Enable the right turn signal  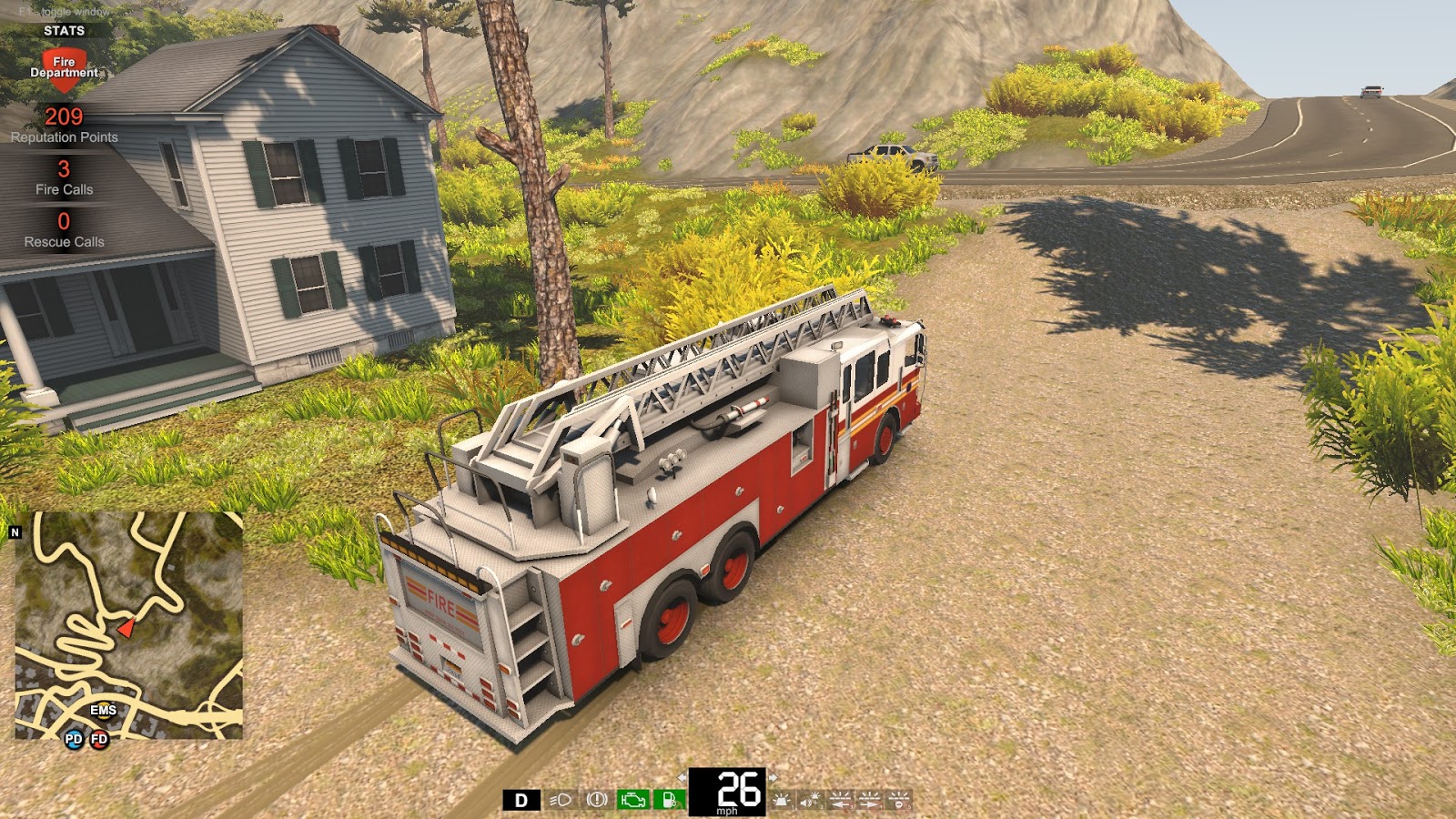pyautogui.click(x=872, y=799)
